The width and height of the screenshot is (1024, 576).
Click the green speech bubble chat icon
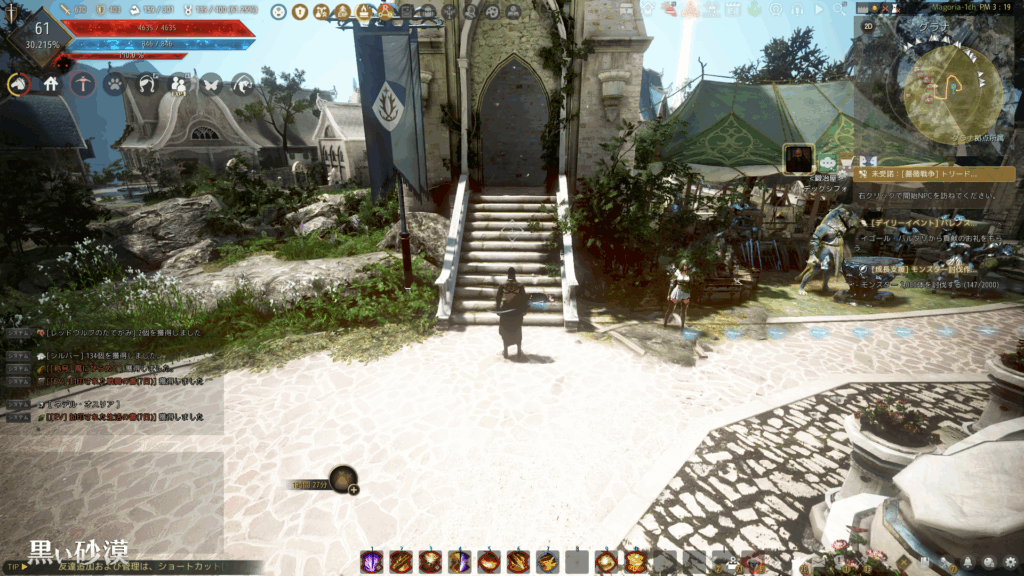[828, 162]
